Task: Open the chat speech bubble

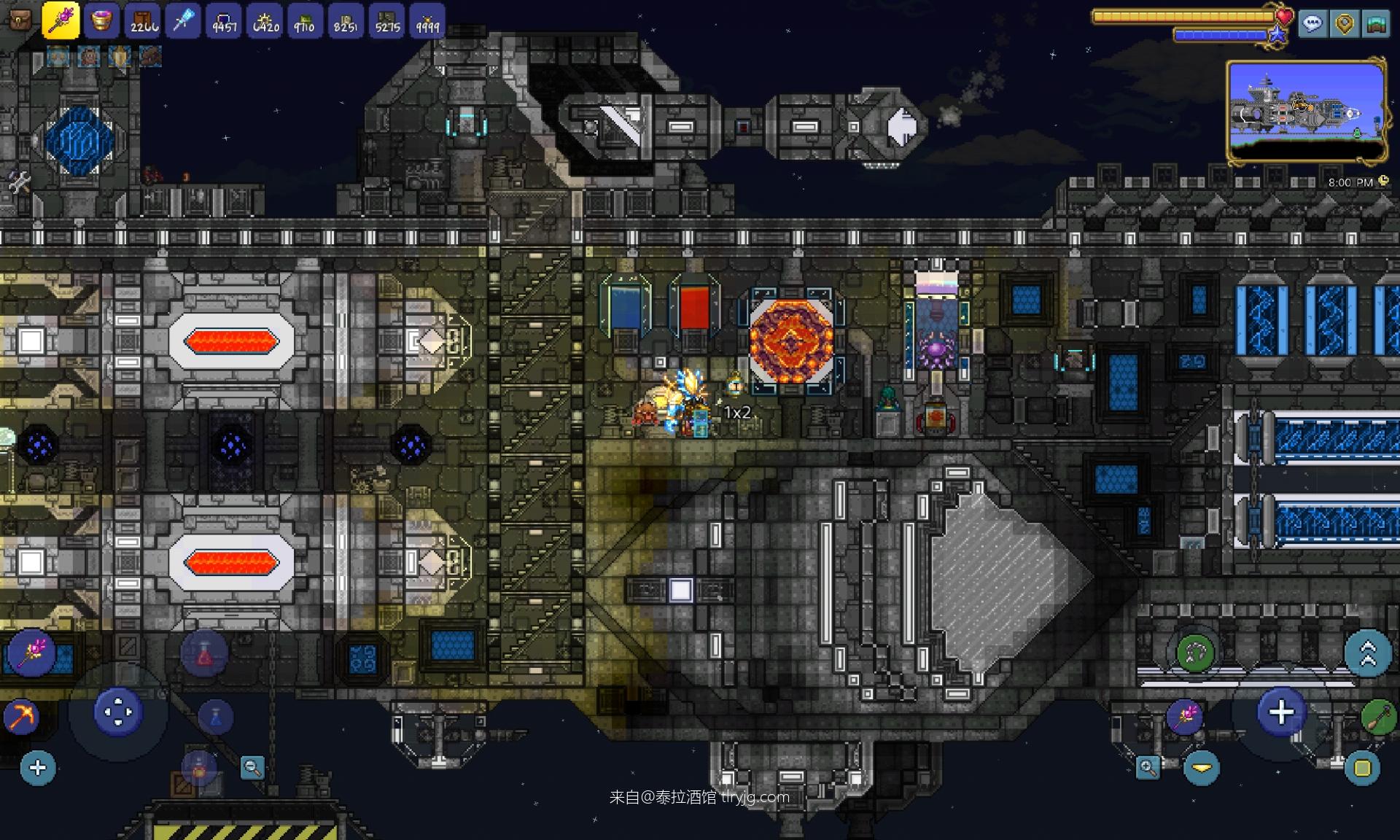Action: [x=1312, y=24]
